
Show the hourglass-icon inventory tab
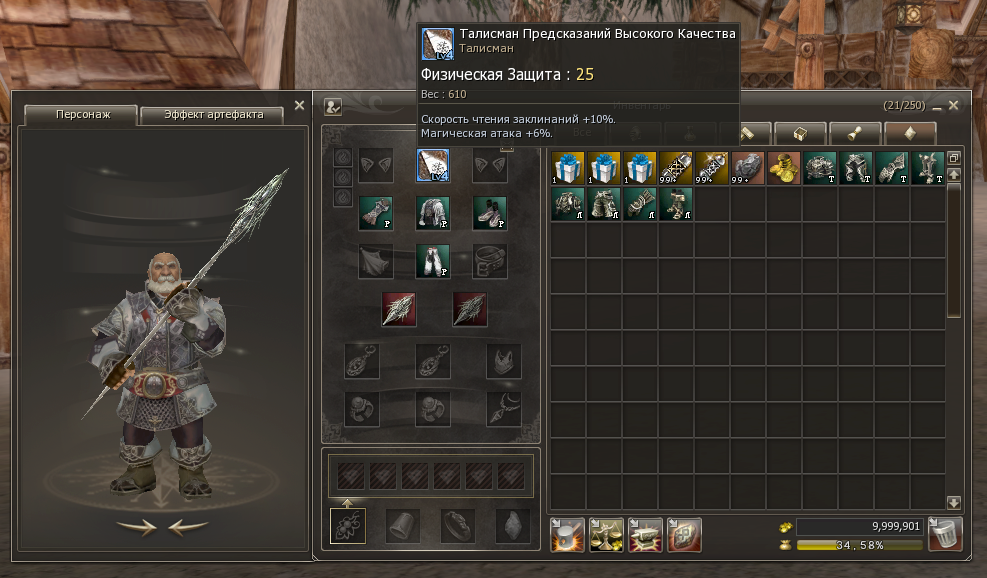[856, 133]
